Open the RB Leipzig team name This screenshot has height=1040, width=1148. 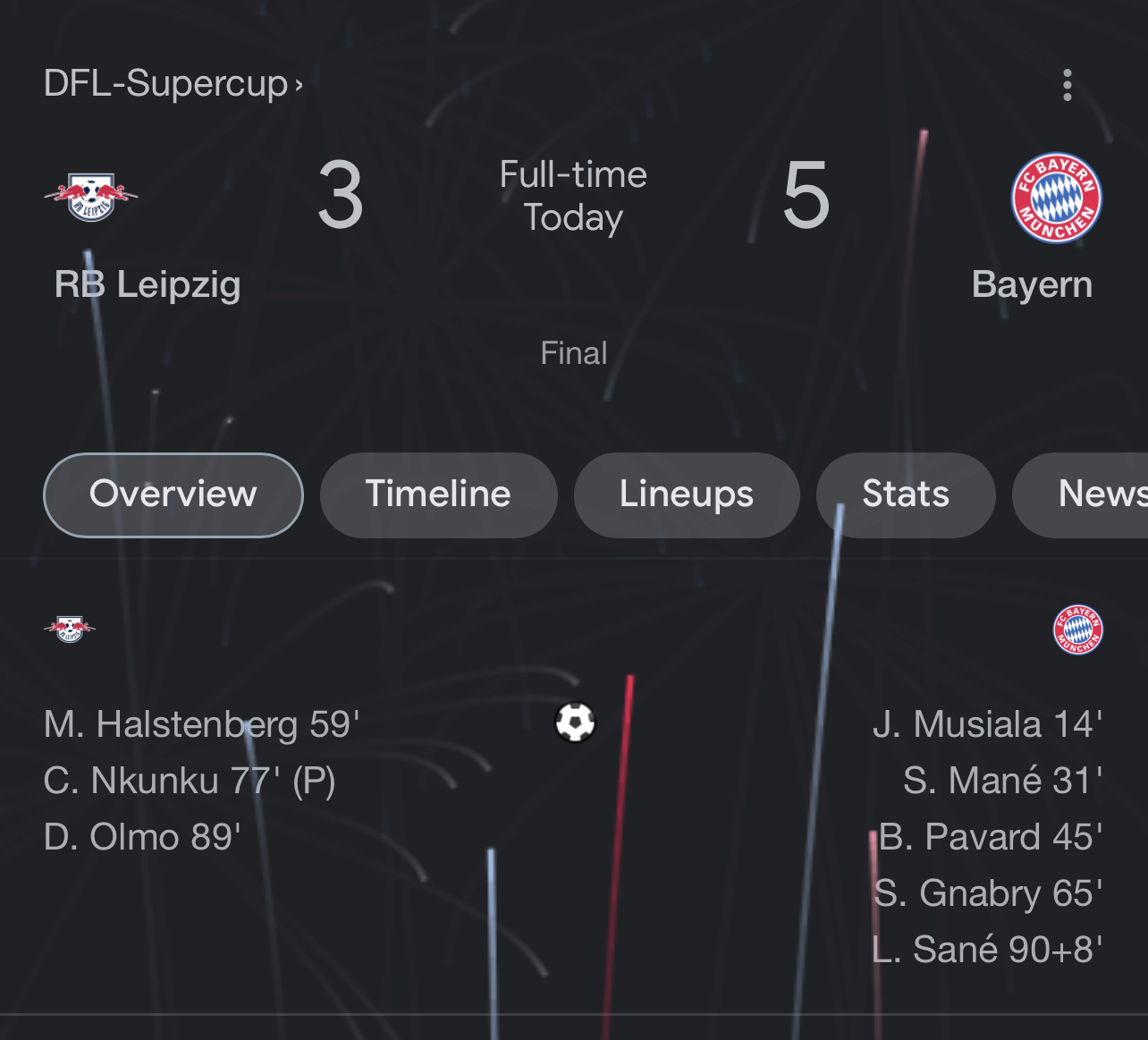[x=148, y=284]
